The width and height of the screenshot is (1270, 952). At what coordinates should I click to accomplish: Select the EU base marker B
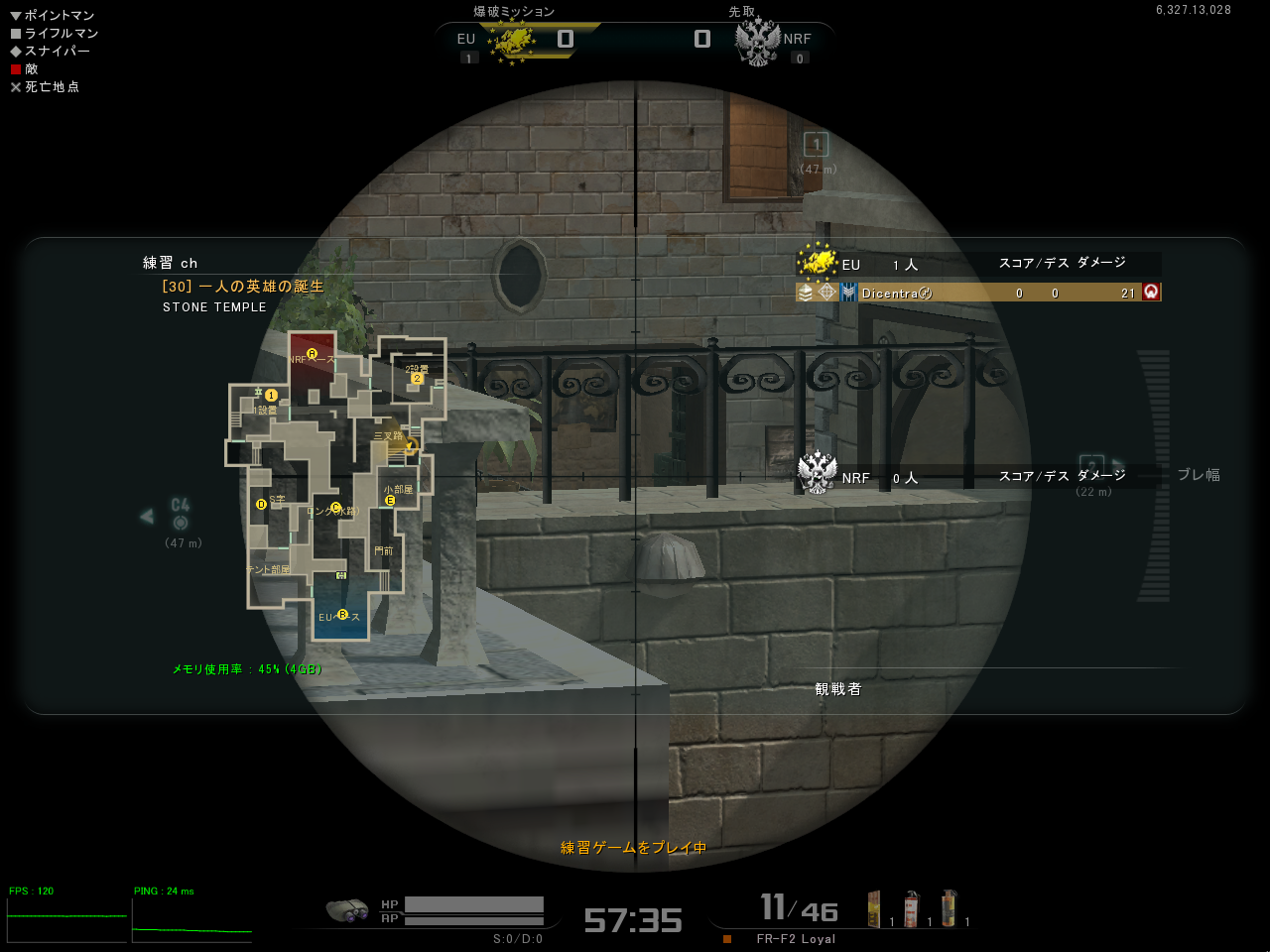(342, 615)
